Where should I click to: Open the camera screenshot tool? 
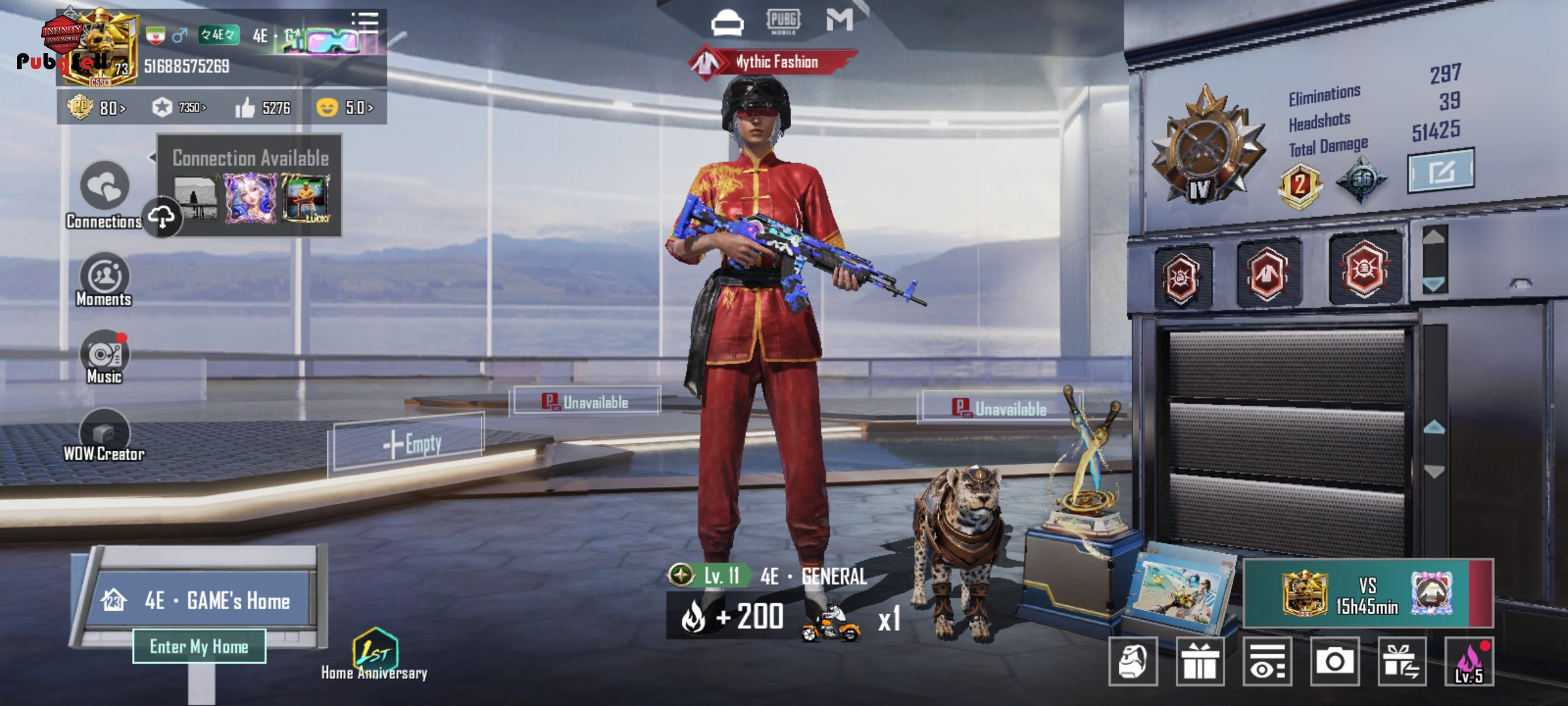pyautogui.click(x=1334, y=662)
